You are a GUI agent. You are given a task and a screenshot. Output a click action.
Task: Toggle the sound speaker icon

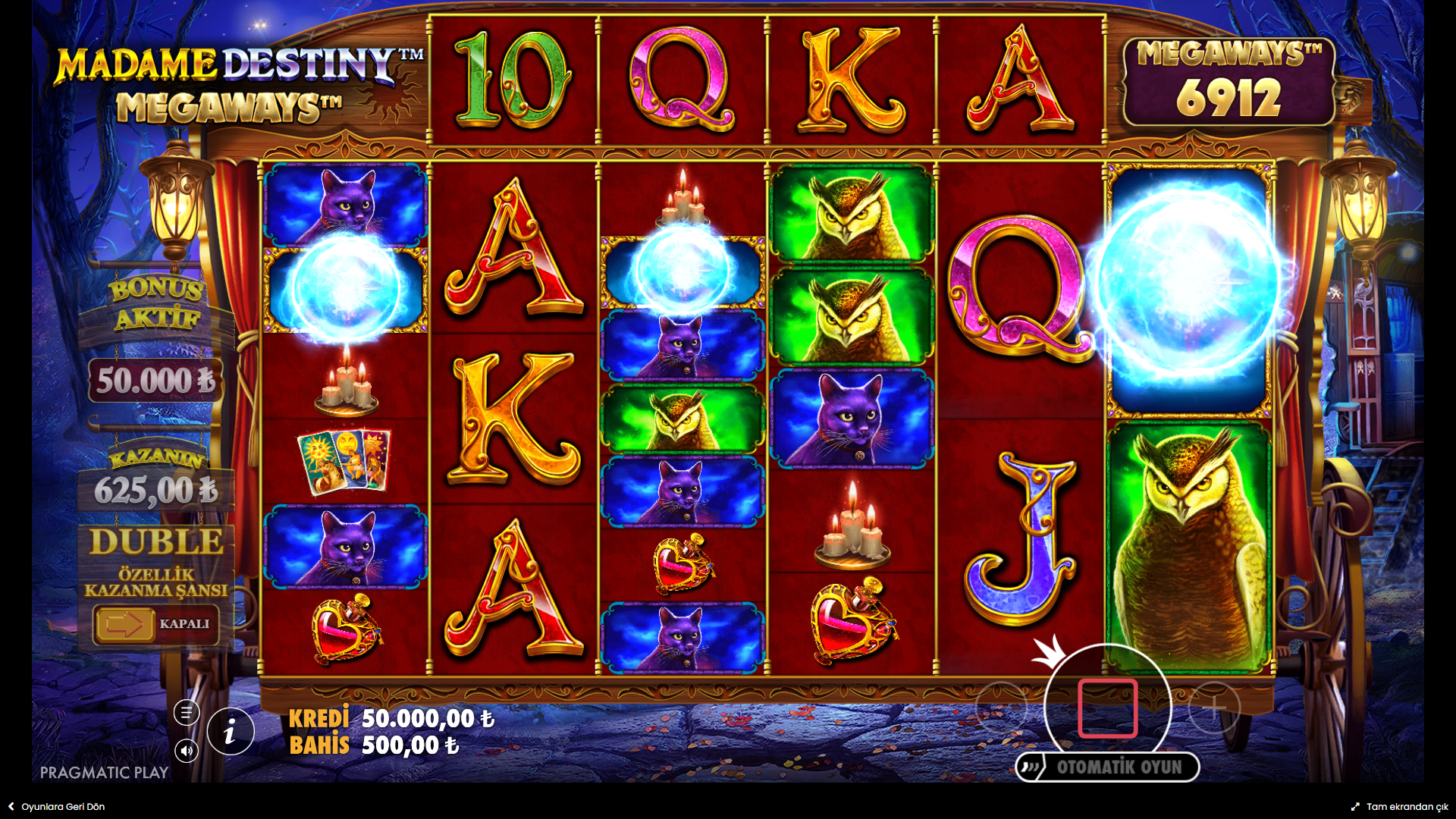coord(187,751)
